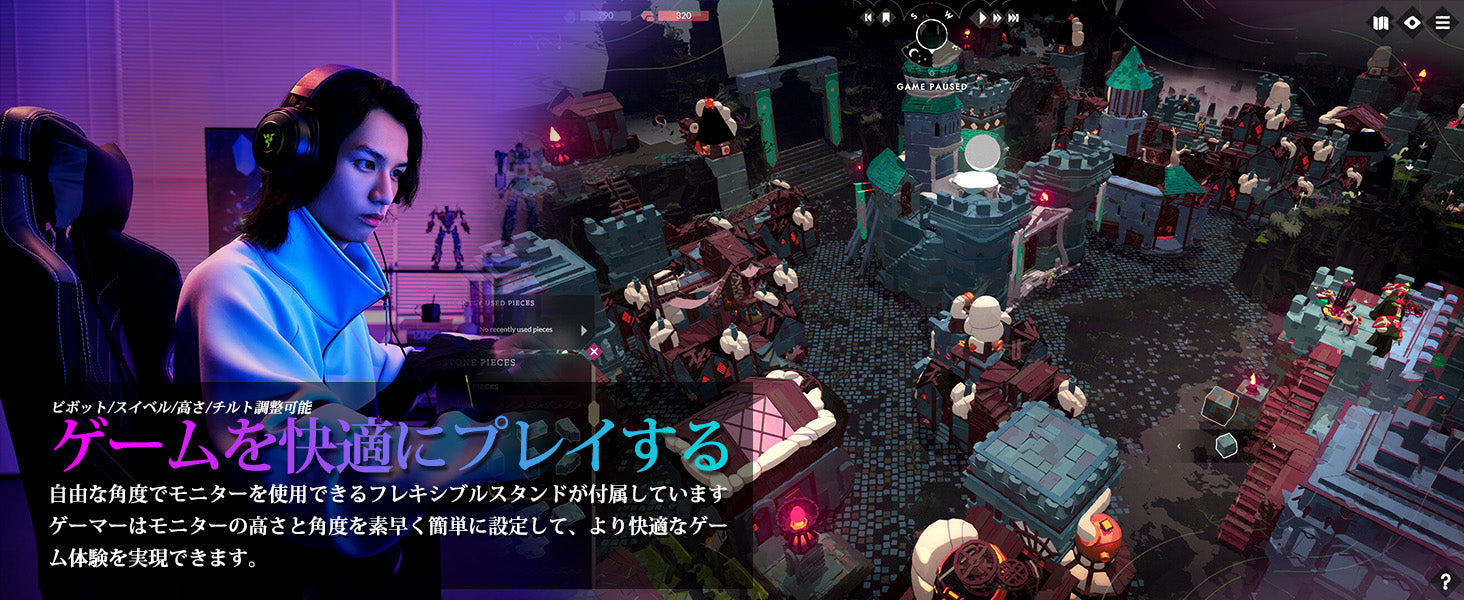Activate the double-arrow fast forward button
Image resolution: width=1464 pixels, height=600 pixels.
(998, 17)
